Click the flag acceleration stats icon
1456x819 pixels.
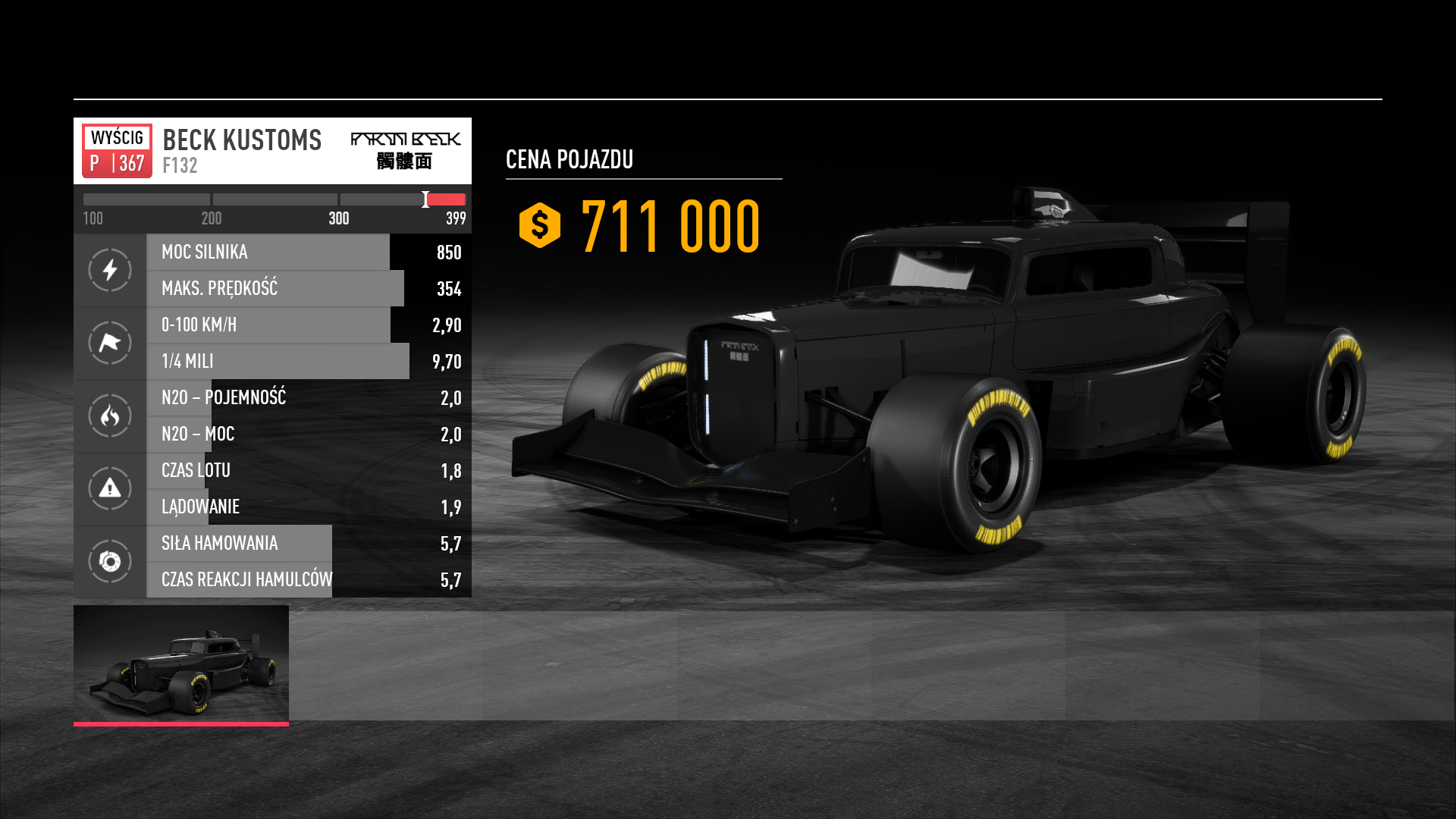(x=110, y=343)
